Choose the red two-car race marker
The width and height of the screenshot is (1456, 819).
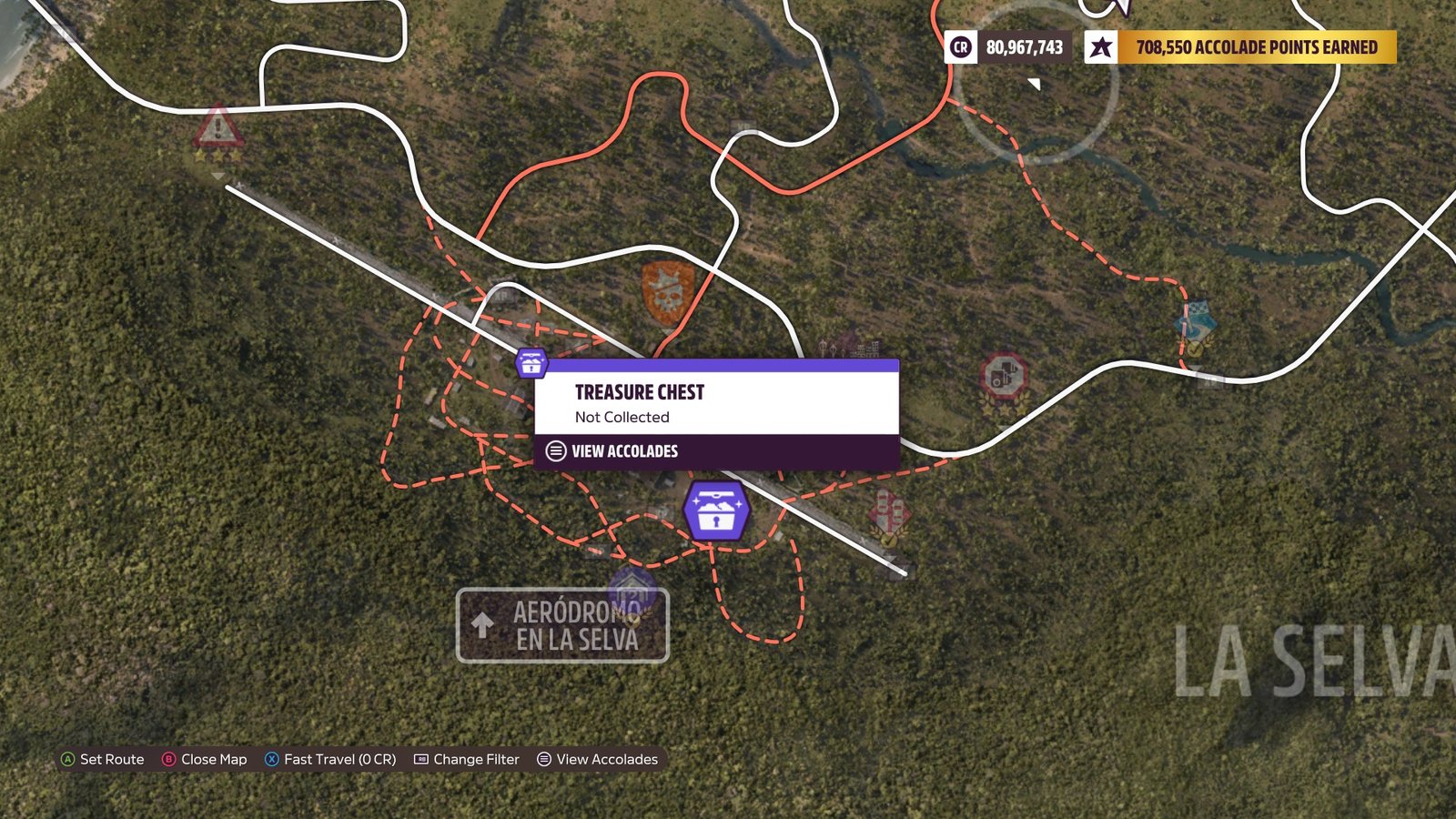click(x=887, y=512)
